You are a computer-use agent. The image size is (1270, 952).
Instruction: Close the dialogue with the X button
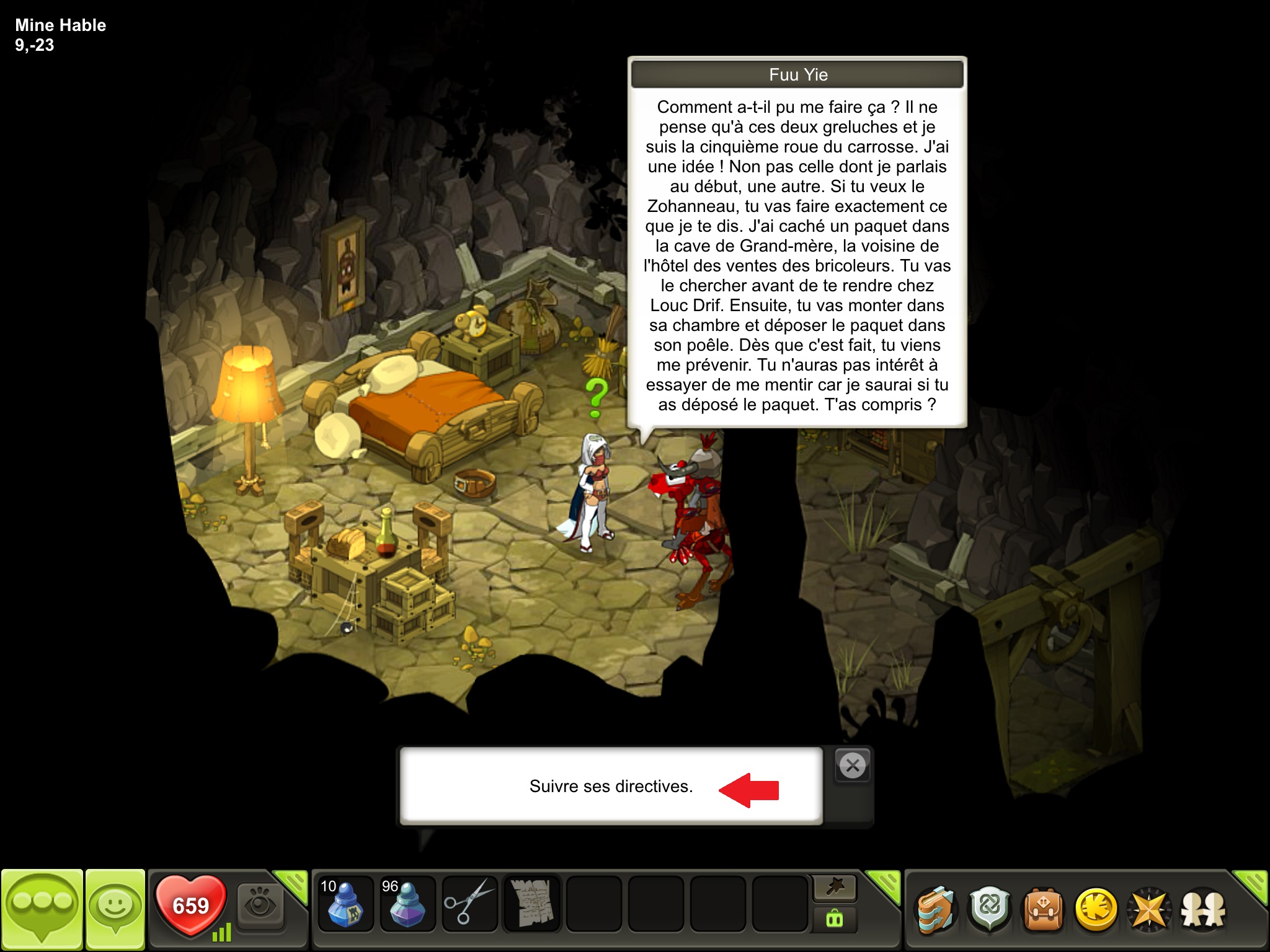click(853, 766)
